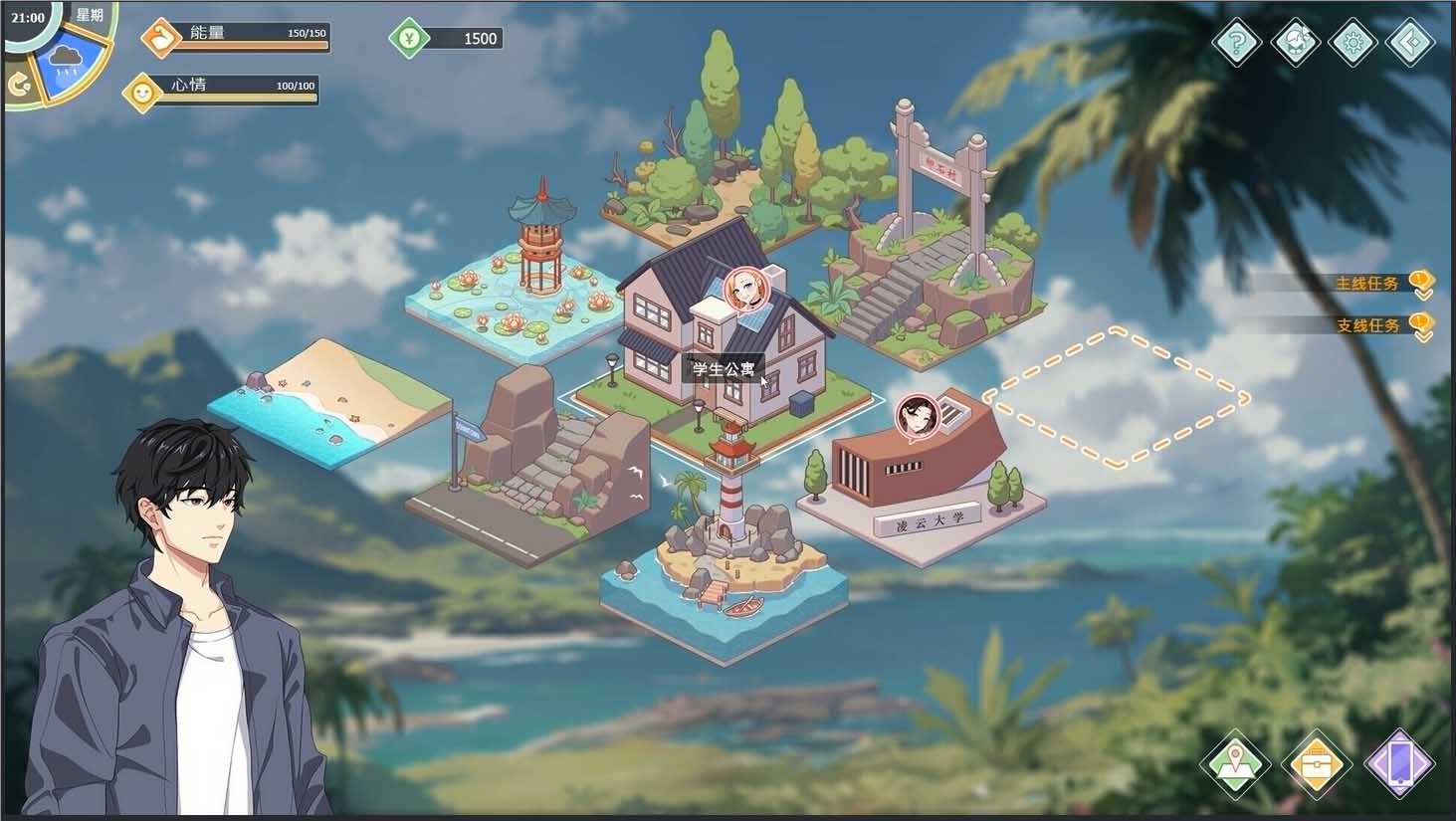Open the briefcase work icon

[1317, 766]
